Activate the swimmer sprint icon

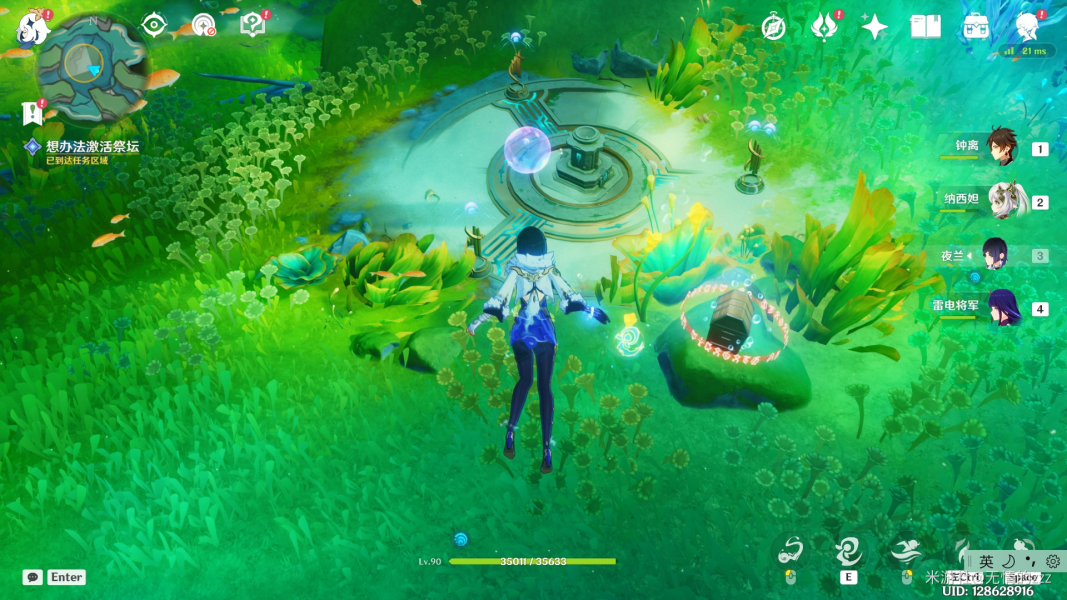coord(906,551)
